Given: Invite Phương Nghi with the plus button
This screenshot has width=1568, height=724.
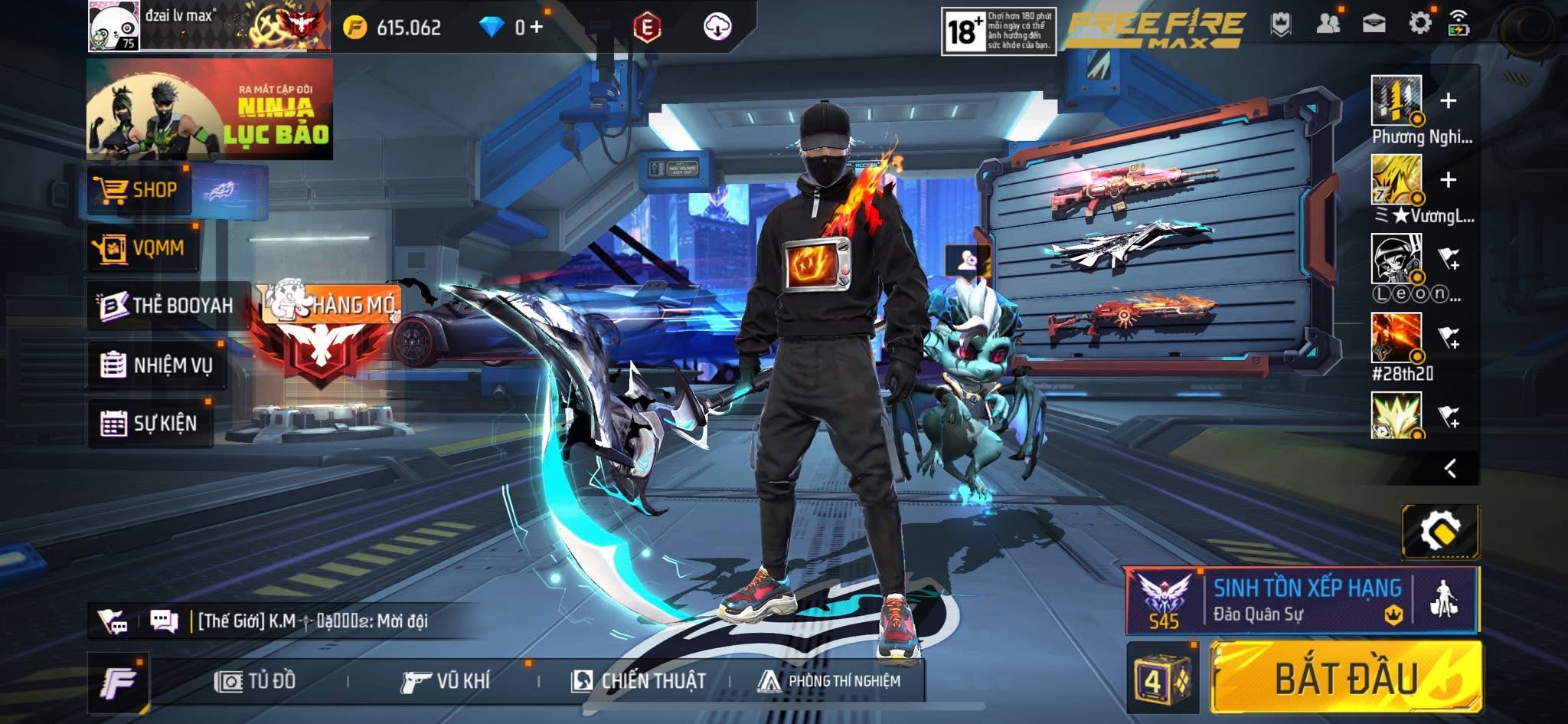Looking at the screenshot, I should pyautogui.click(x=1447, y=100).
